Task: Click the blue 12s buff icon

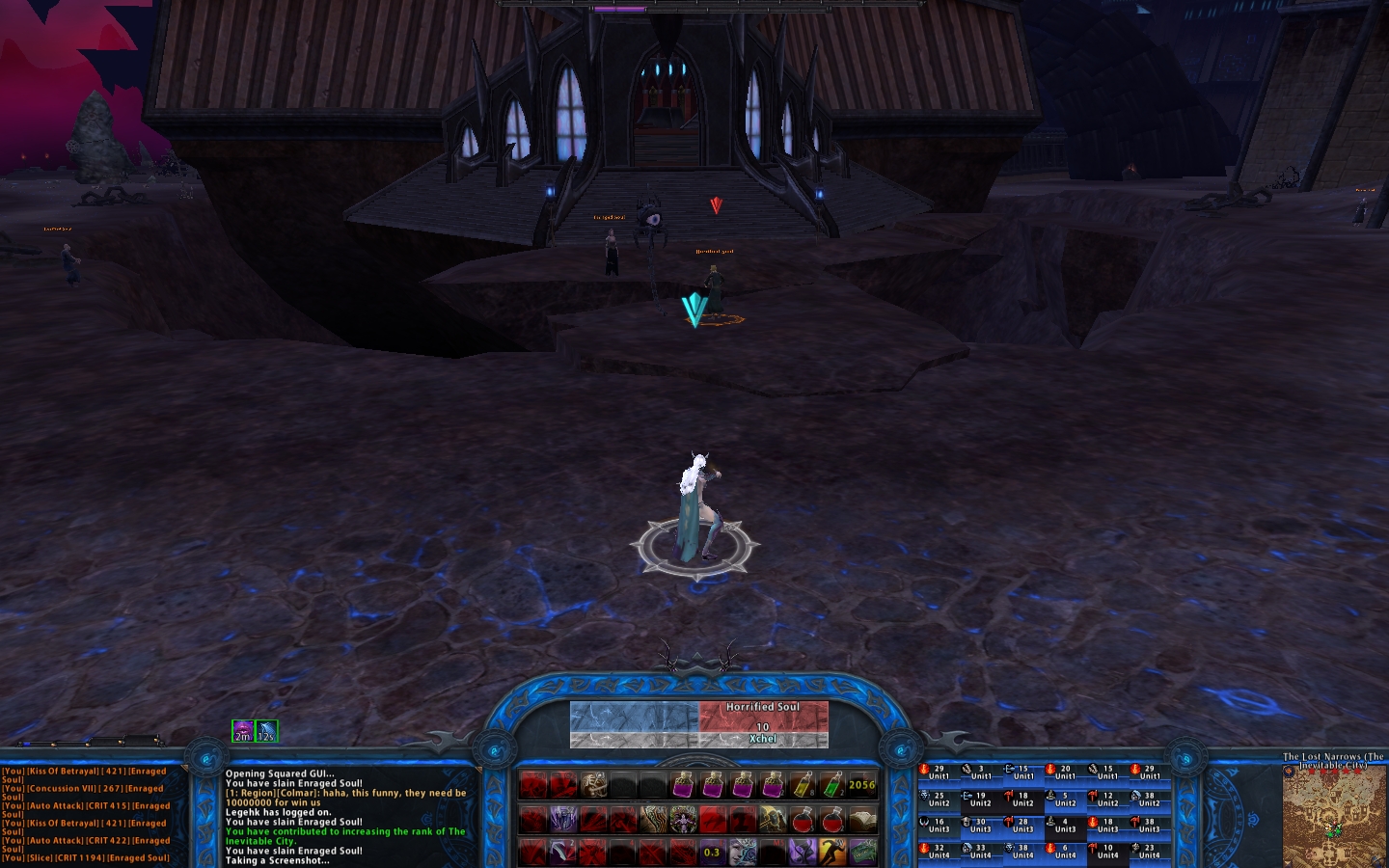Action: pos(266,731)
